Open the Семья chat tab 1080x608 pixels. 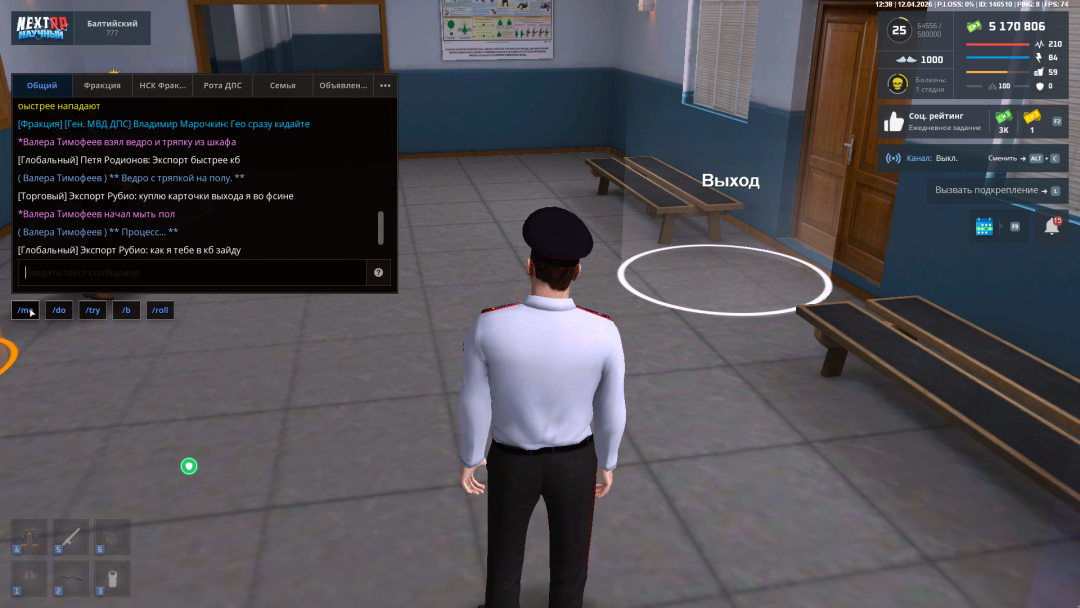coord(283,86)
